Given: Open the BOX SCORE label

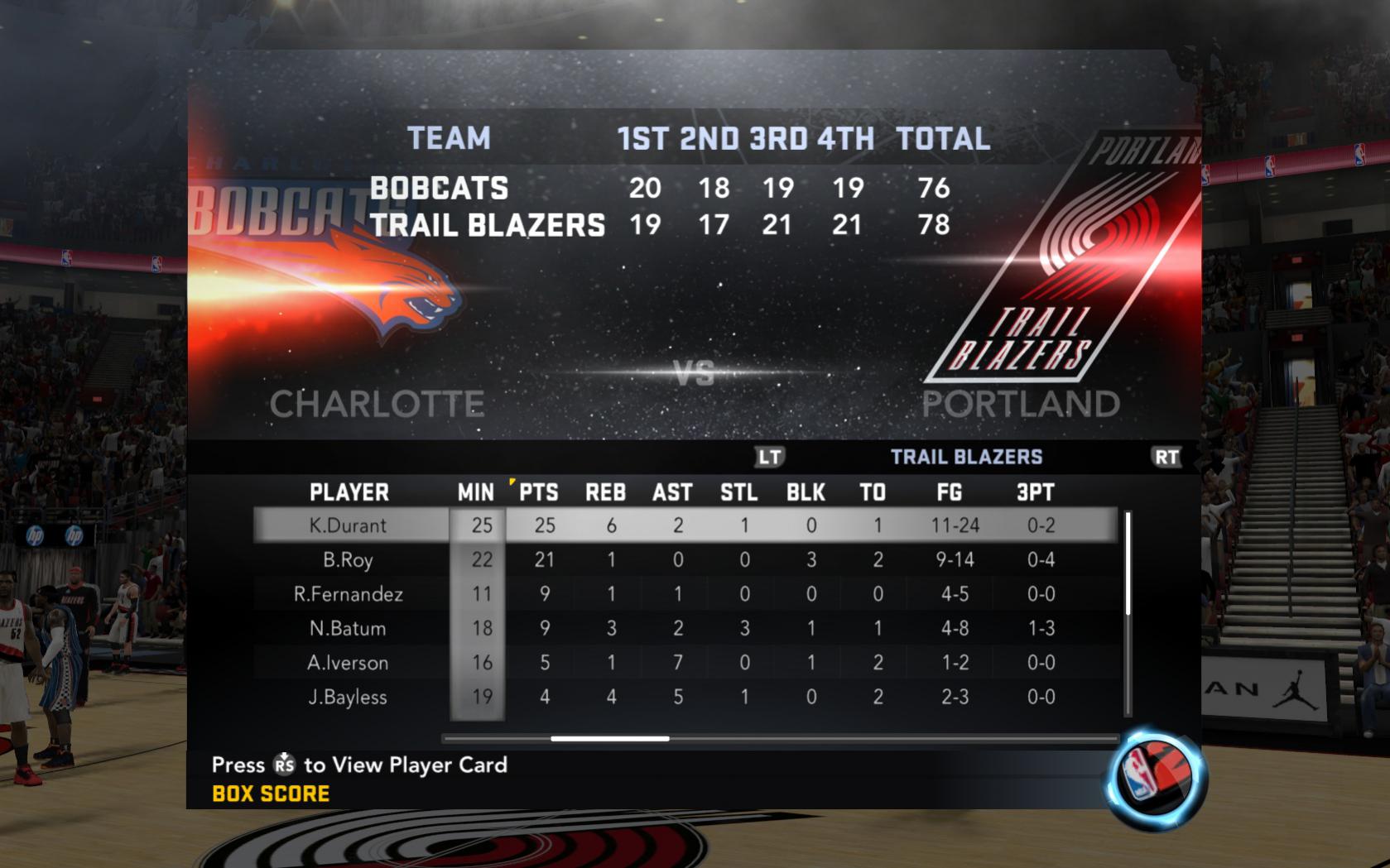Looking at the screenshot, I should pos(271,792).
